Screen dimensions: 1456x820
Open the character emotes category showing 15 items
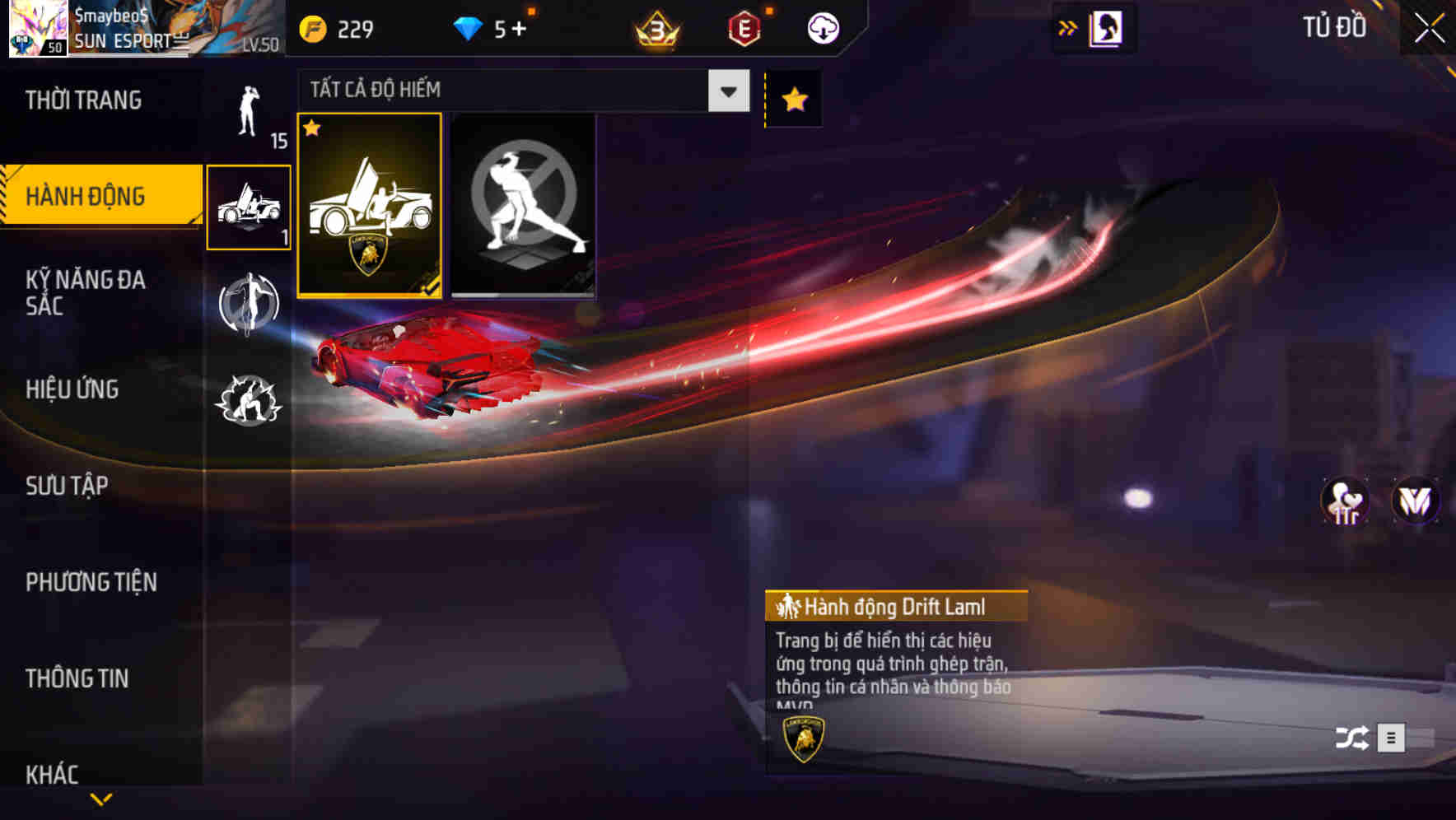tap(250, 115)
